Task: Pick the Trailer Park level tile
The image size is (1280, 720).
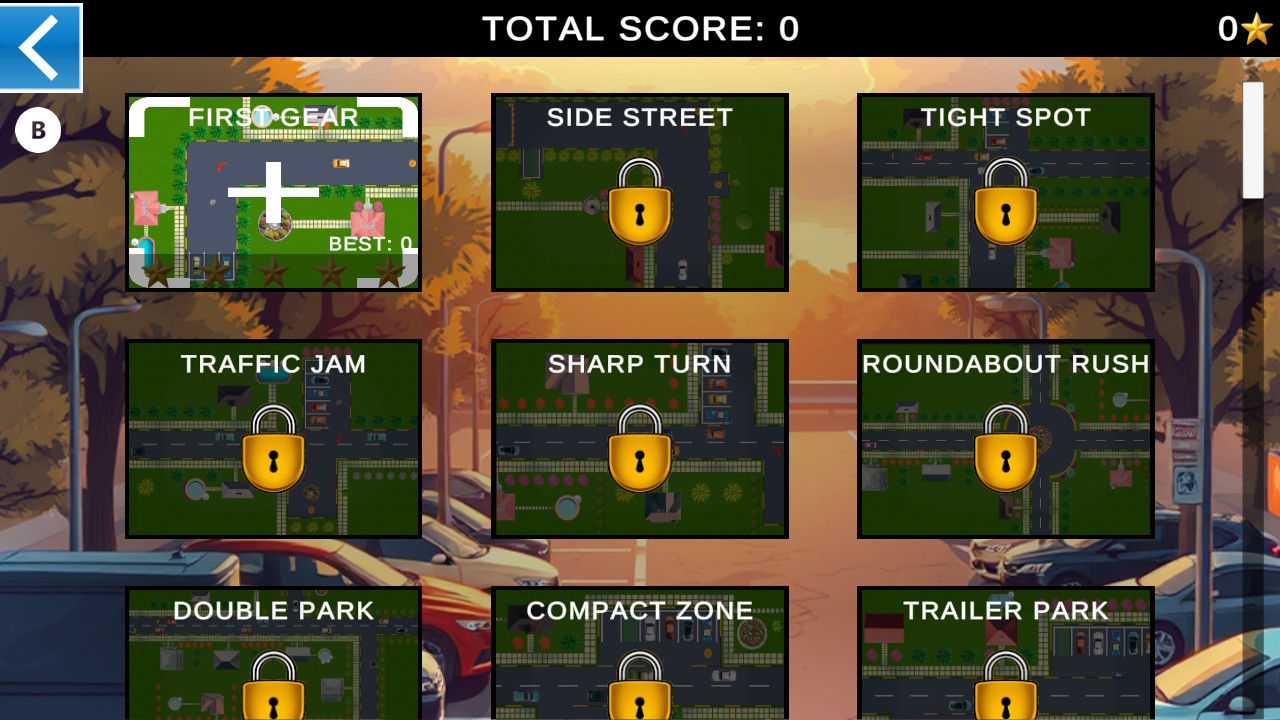Action: (x=1005, y=653)
